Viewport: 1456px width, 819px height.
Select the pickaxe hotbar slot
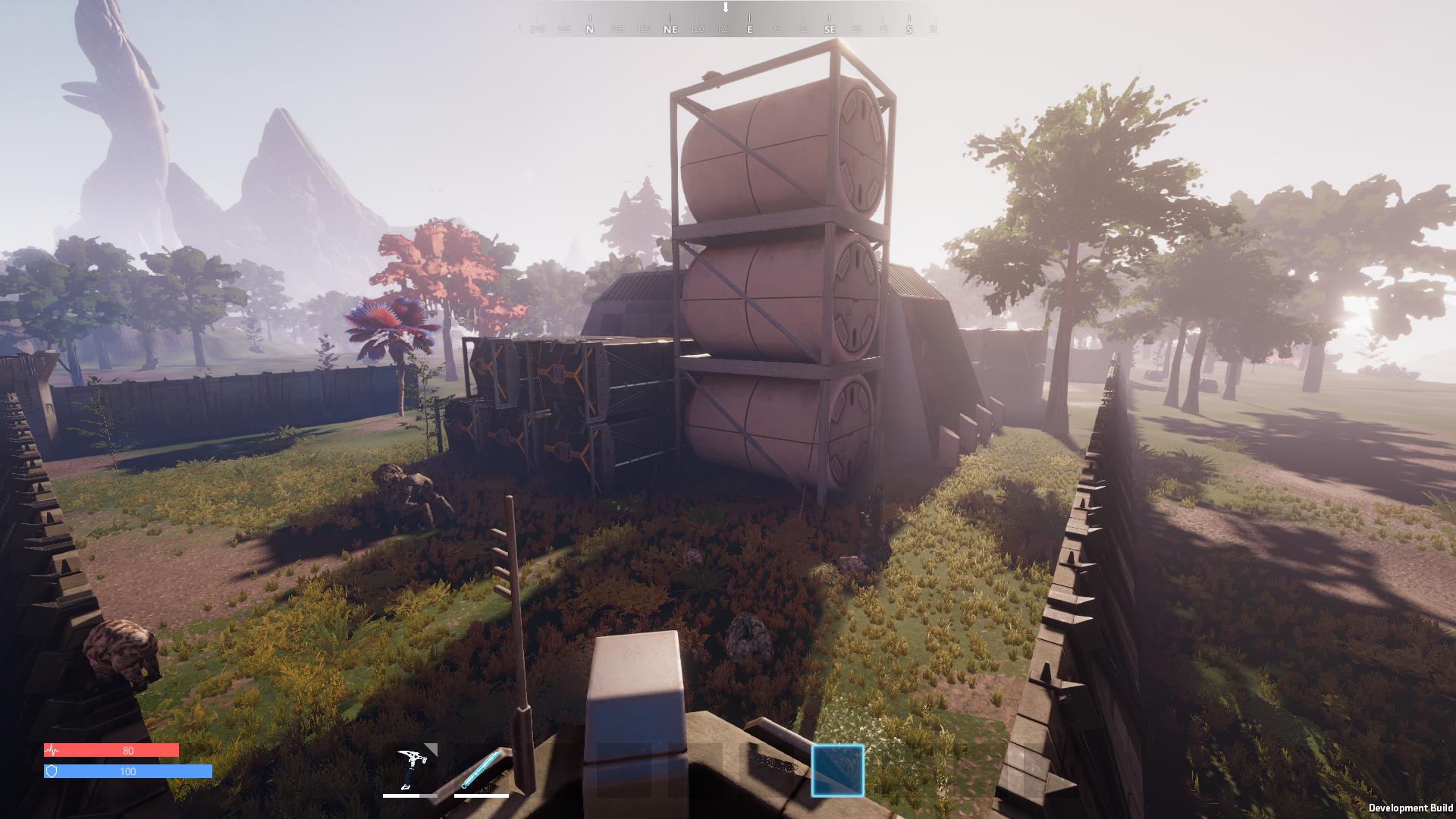(x=410, y=768)
